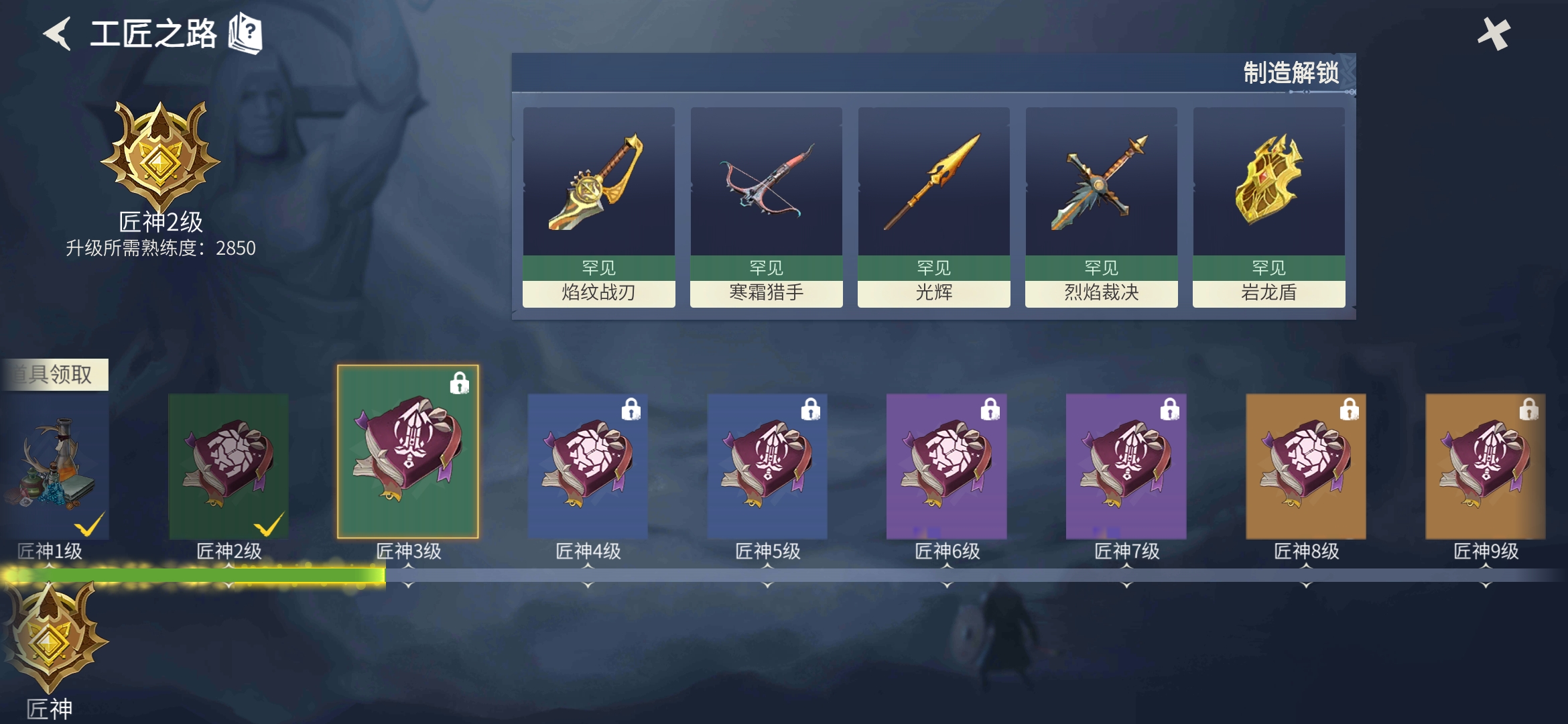Viewport: 1568px width, 724px height.
Task: Go back using the arrow button
Action: (x=58, y=34)
